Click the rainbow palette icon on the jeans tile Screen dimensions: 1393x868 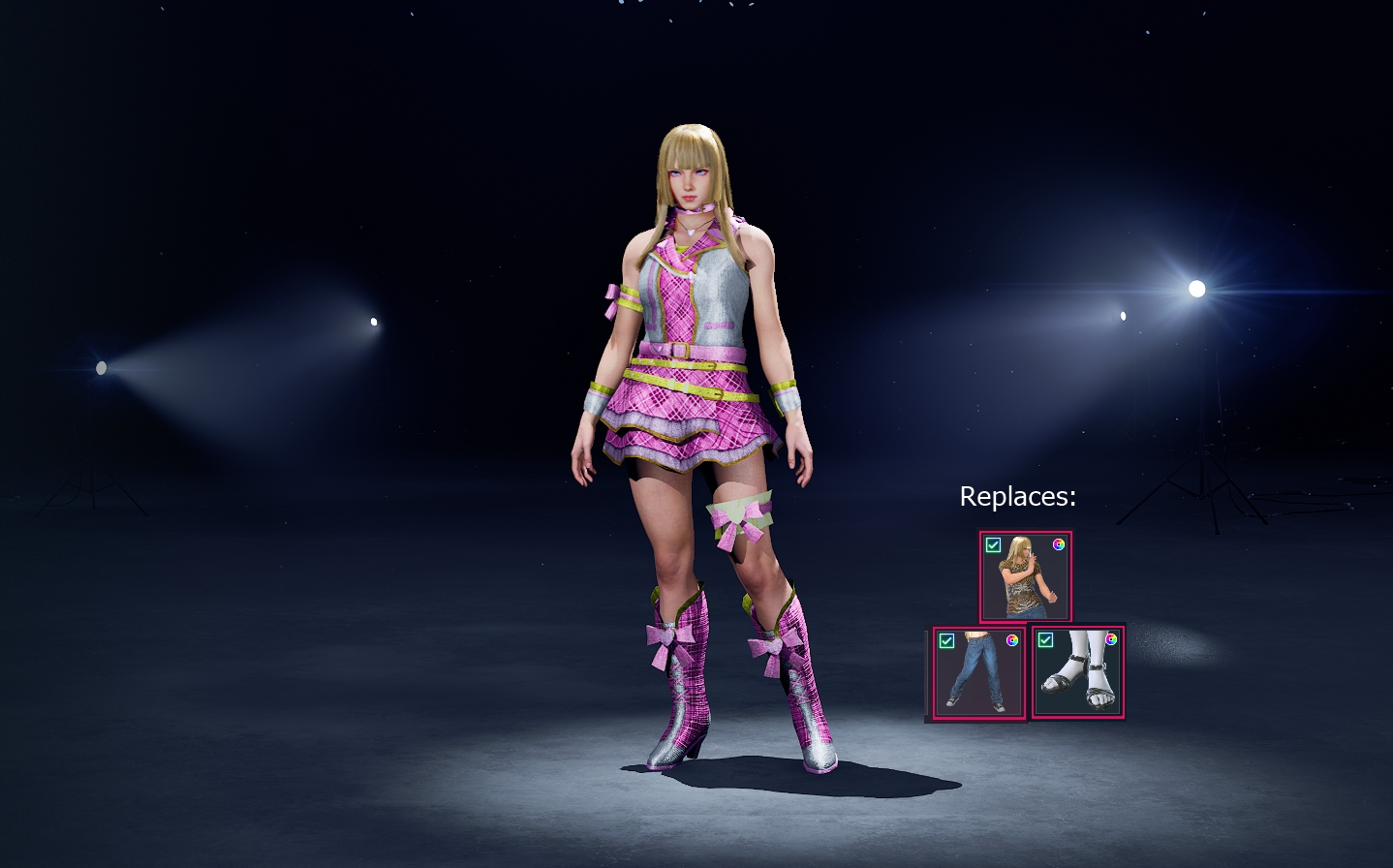[1010, 640]
